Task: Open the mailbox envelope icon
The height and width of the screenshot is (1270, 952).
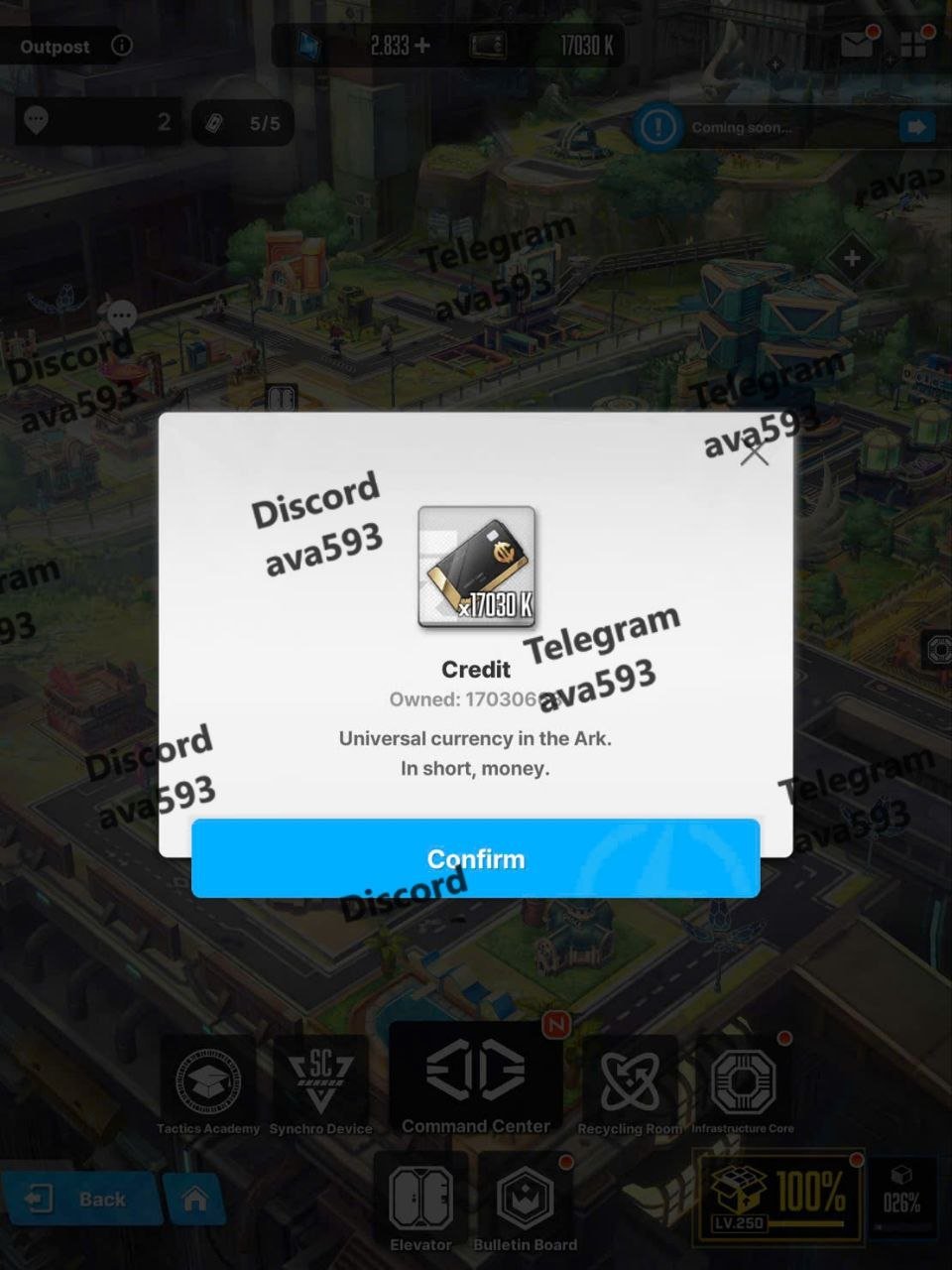Action: (x=857, y=45)
